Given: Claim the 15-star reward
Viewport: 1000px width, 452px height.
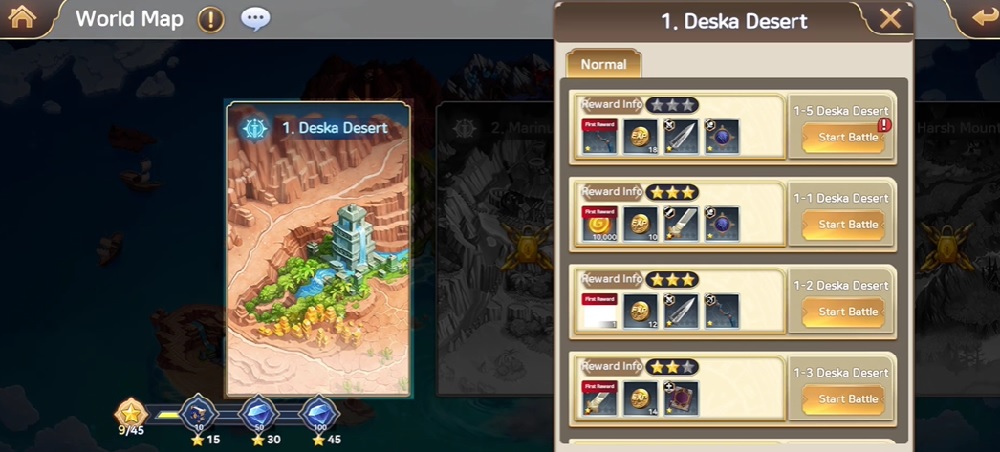Looking at the screenshot, I should pos(198,412).
